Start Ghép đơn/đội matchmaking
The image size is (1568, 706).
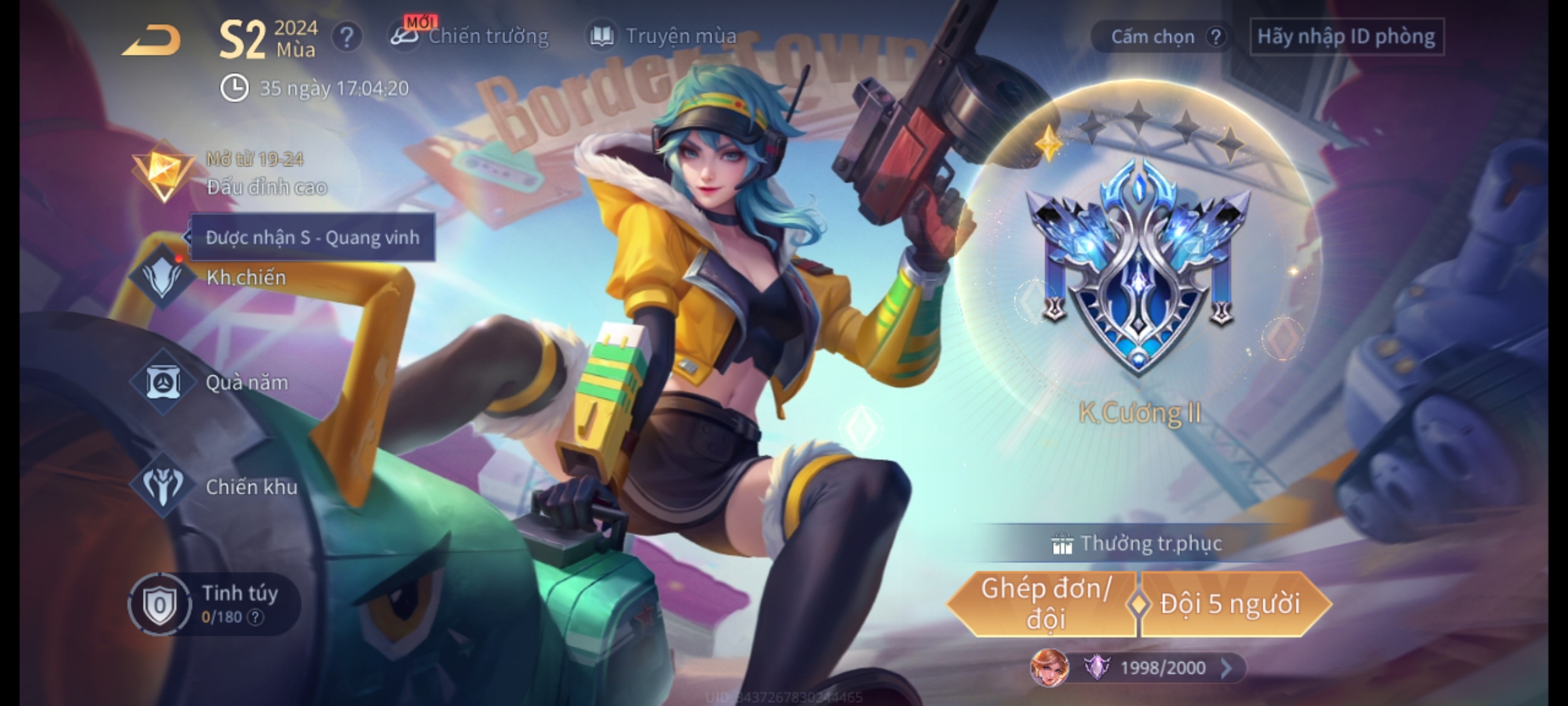(x=1044, y=604)
